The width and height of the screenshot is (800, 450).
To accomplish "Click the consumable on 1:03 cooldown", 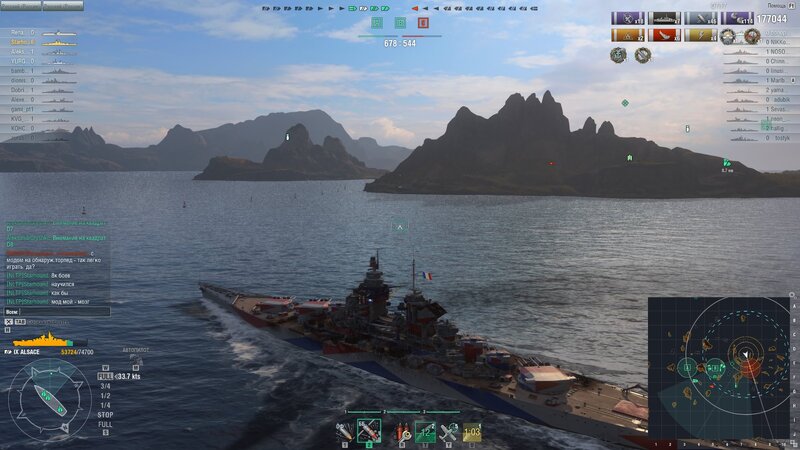I will click(x=472, y=431).
